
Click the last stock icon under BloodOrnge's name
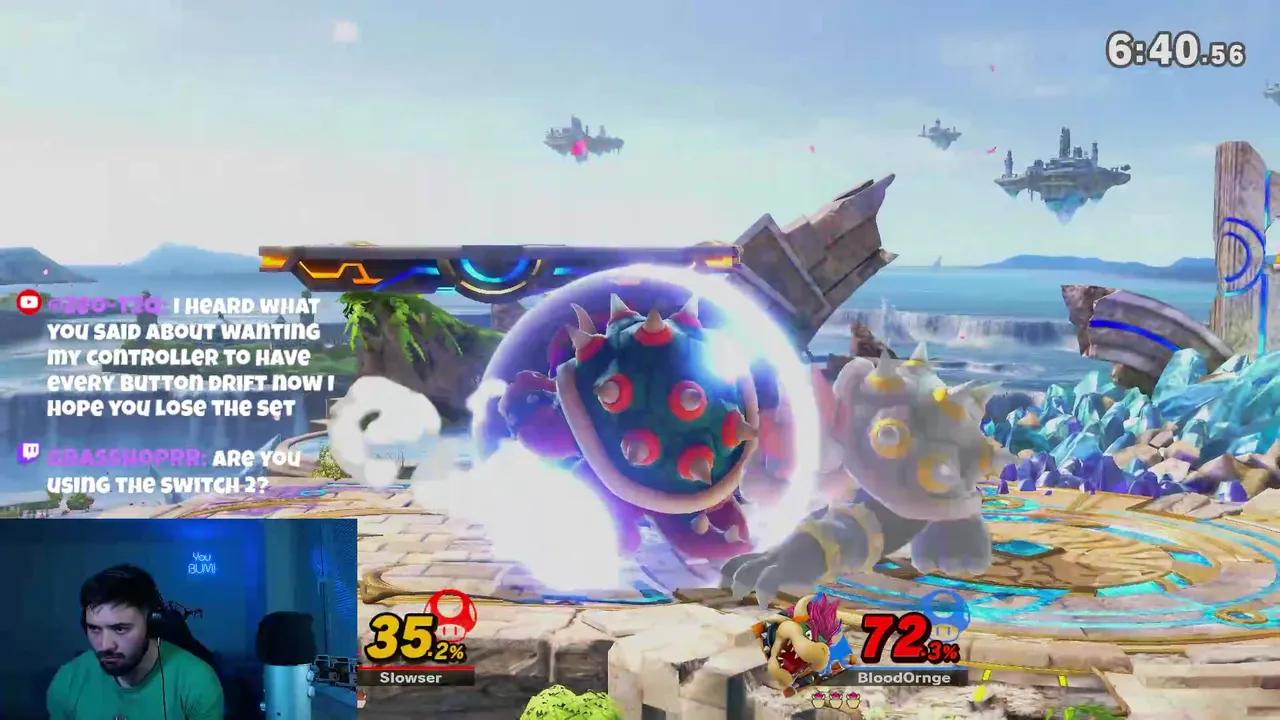tap(851, 698)
